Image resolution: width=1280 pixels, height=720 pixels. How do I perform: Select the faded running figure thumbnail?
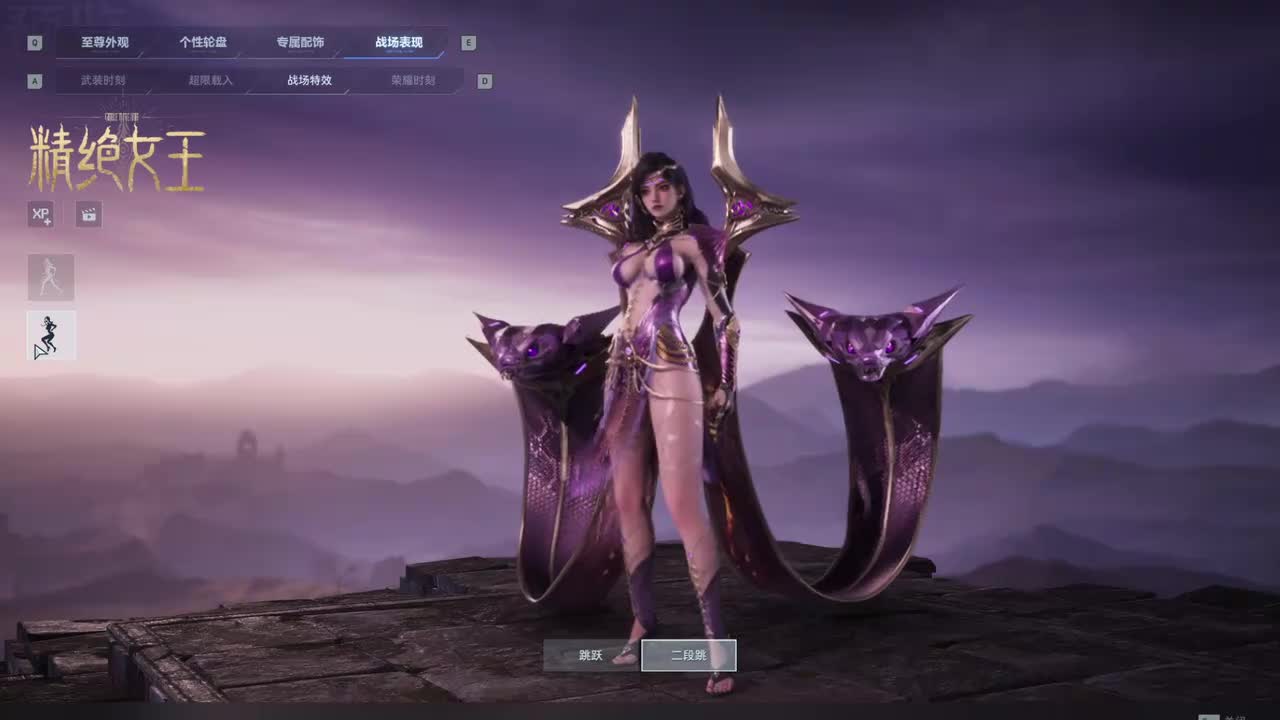[x=51, y=277]
